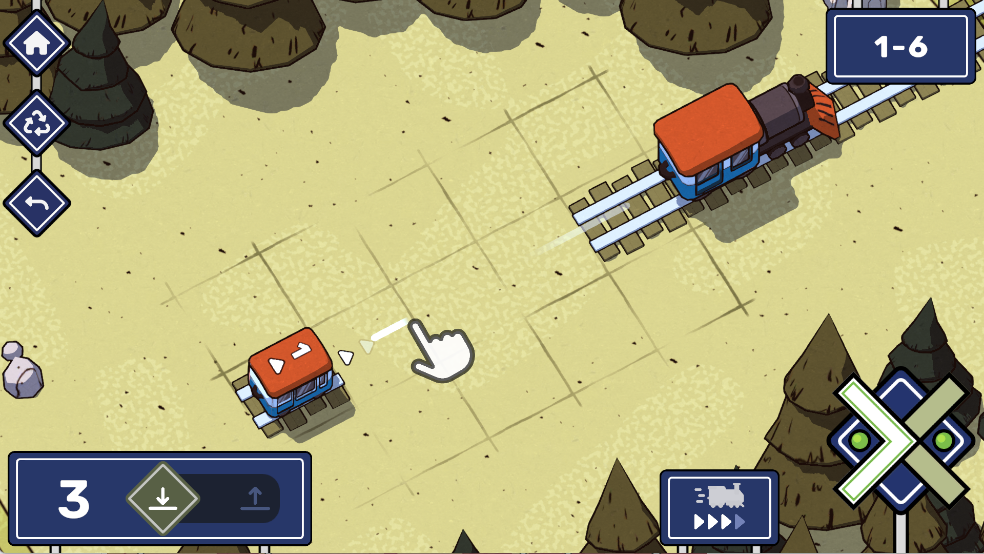Toggle the train fast-forward speed button
Image resolution: width=984 pixels, height=554 pixels.
pos(719,507)
